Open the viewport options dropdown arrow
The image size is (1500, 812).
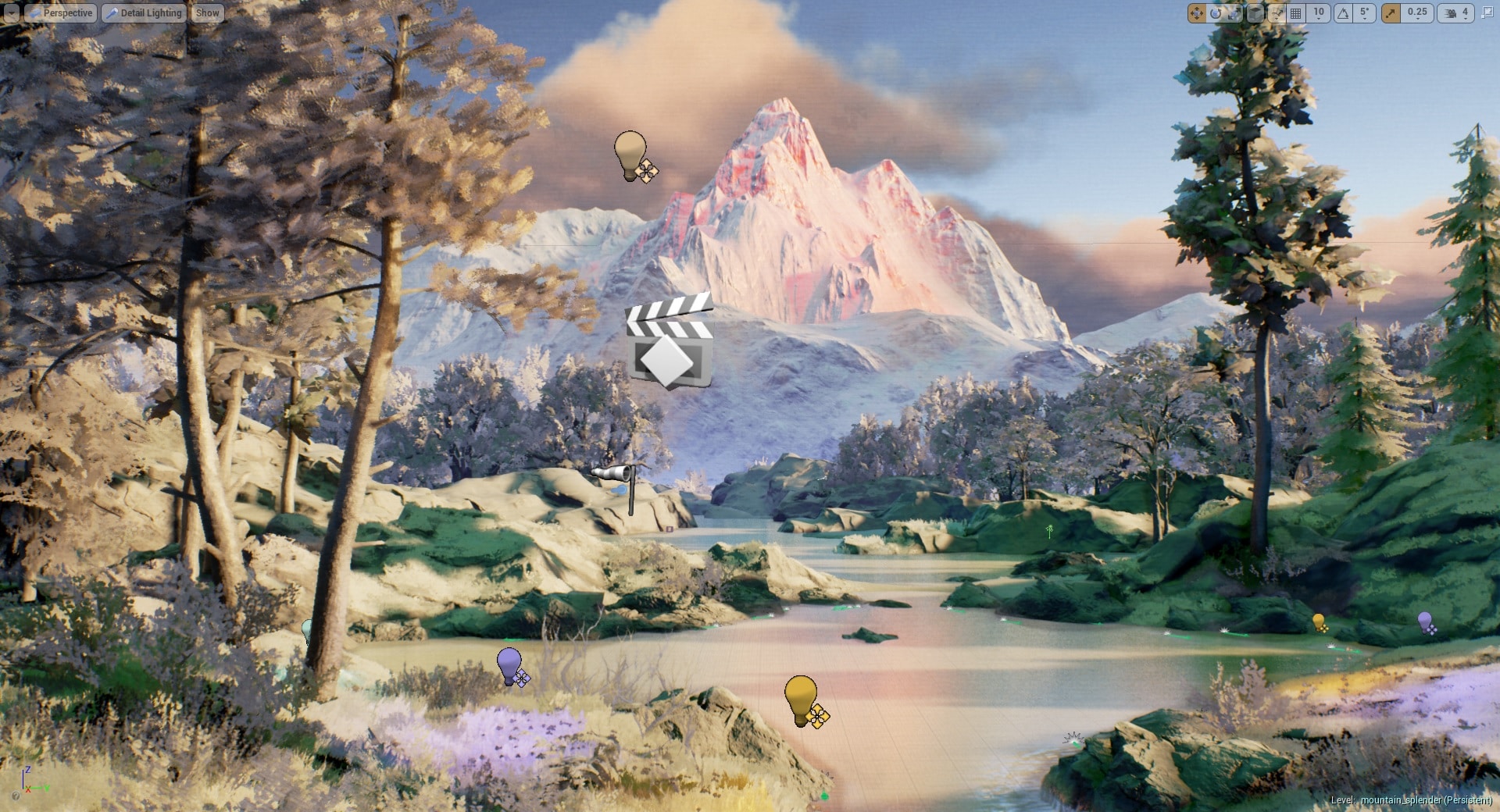11,12
